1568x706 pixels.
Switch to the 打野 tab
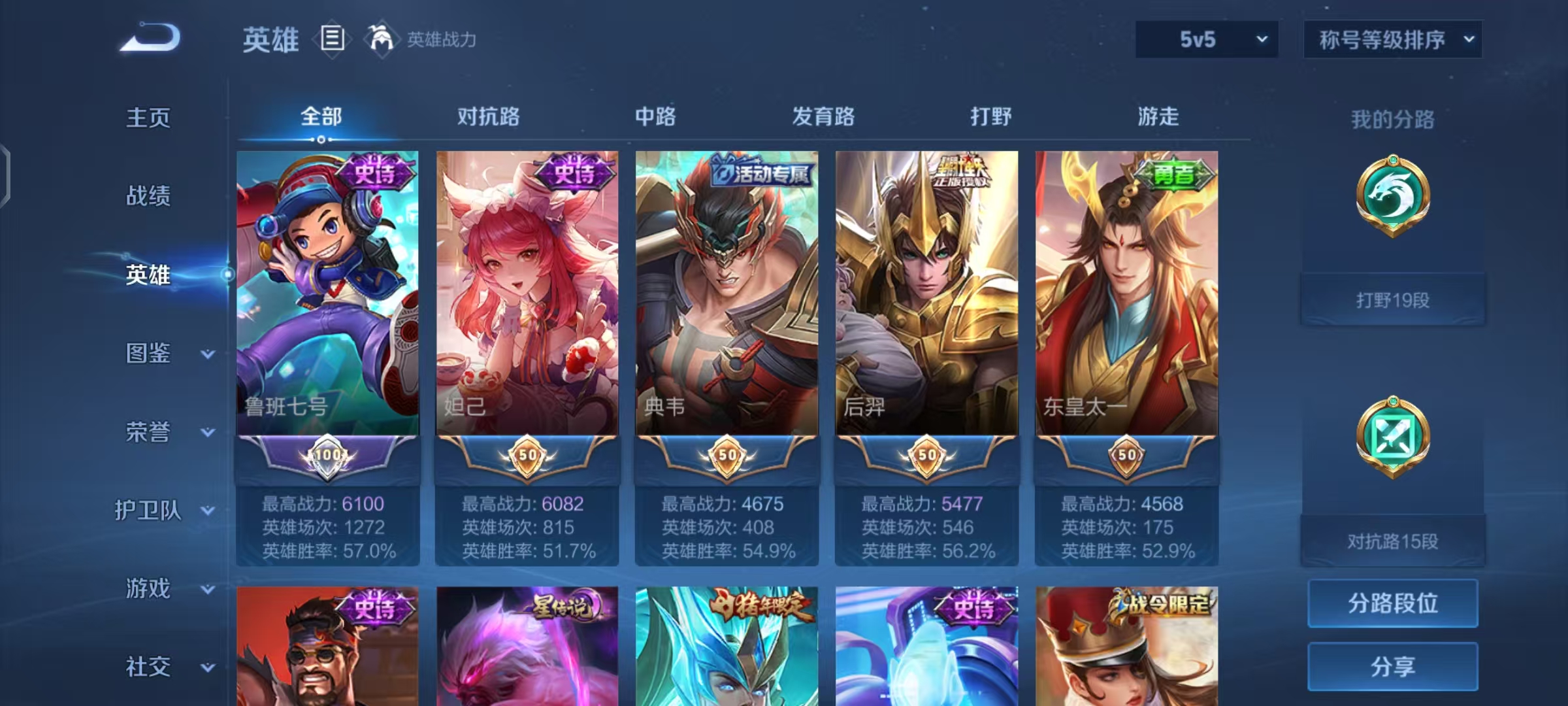coord(991,118)
